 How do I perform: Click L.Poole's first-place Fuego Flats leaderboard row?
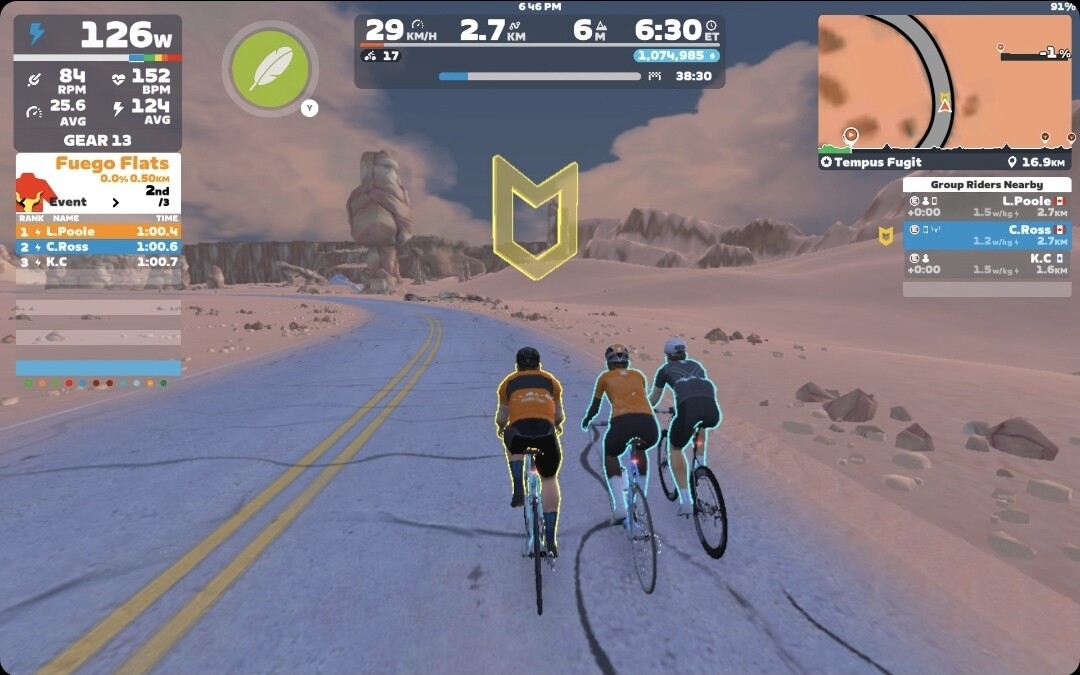(x=98, y=231)
